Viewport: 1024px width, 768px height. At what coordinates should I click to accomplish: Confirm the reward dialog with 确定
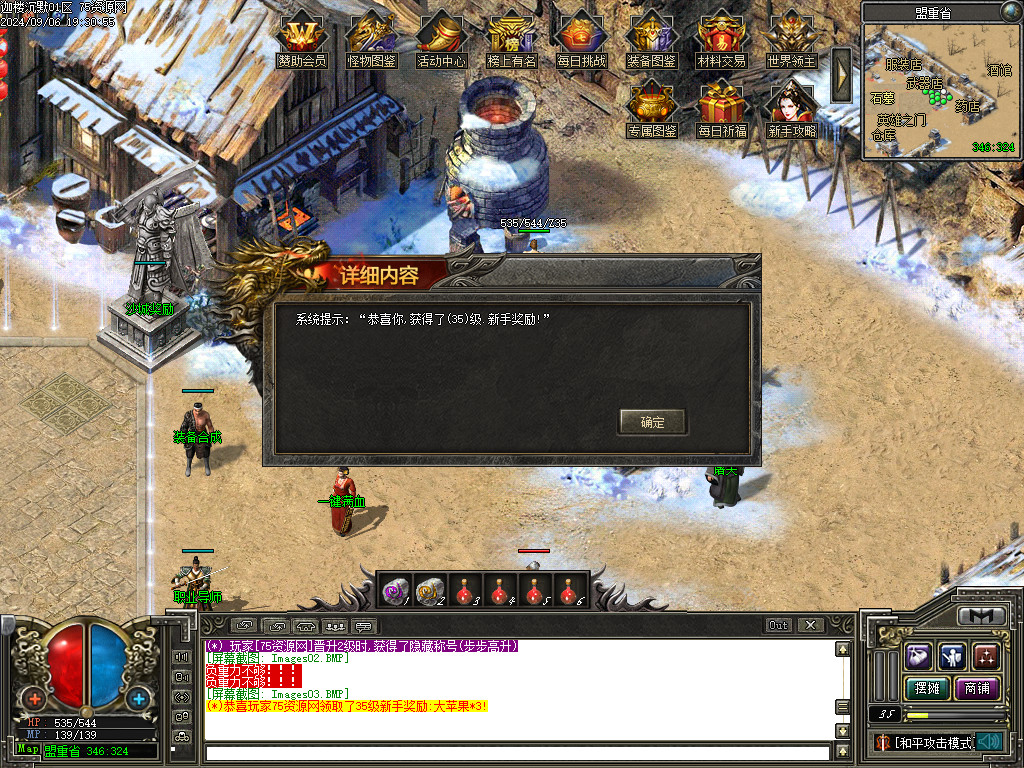point(652,422)
